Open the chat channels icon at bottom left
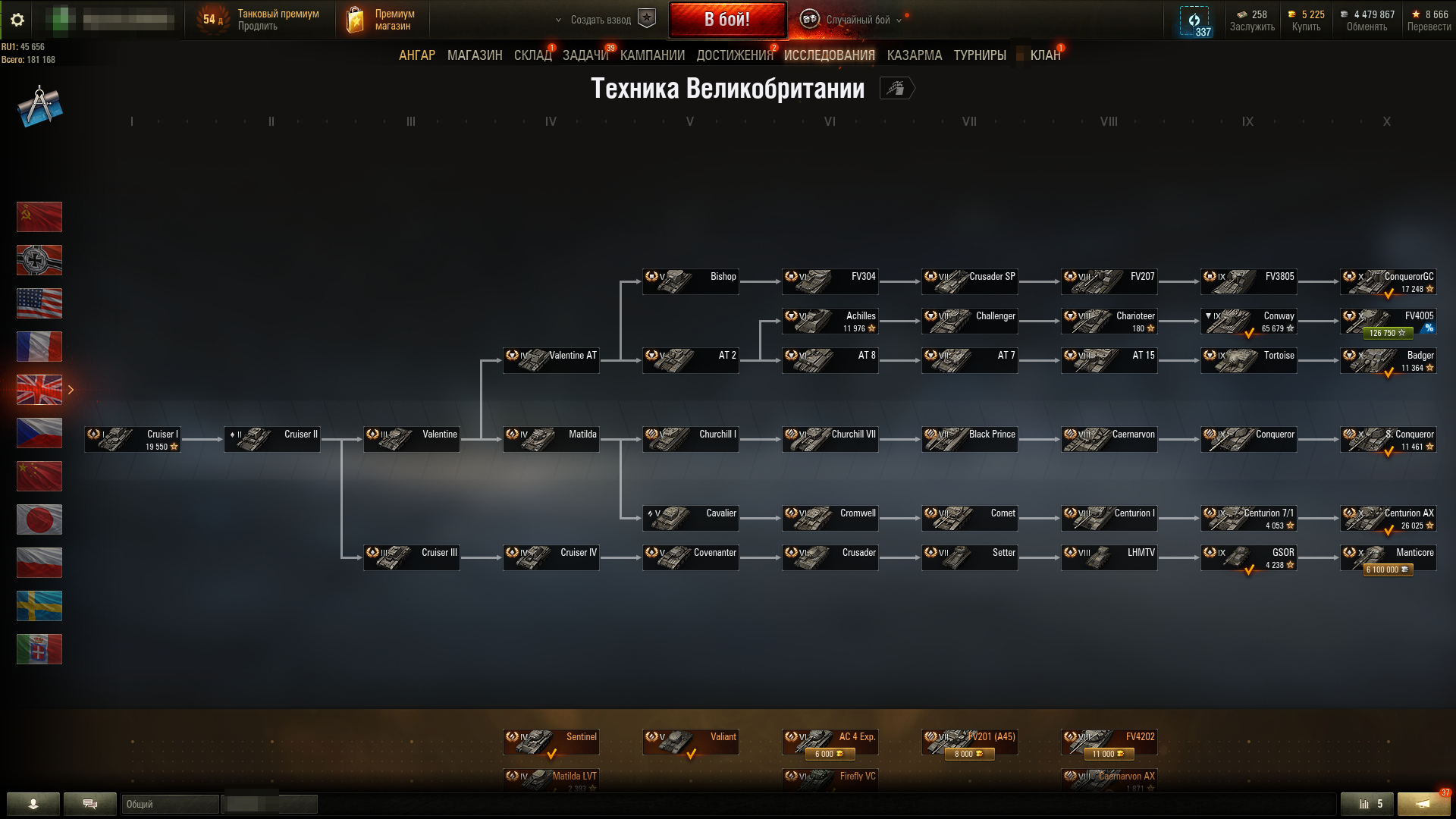The width and height of the screenshot is (1456, 819). tap(90, 804)
